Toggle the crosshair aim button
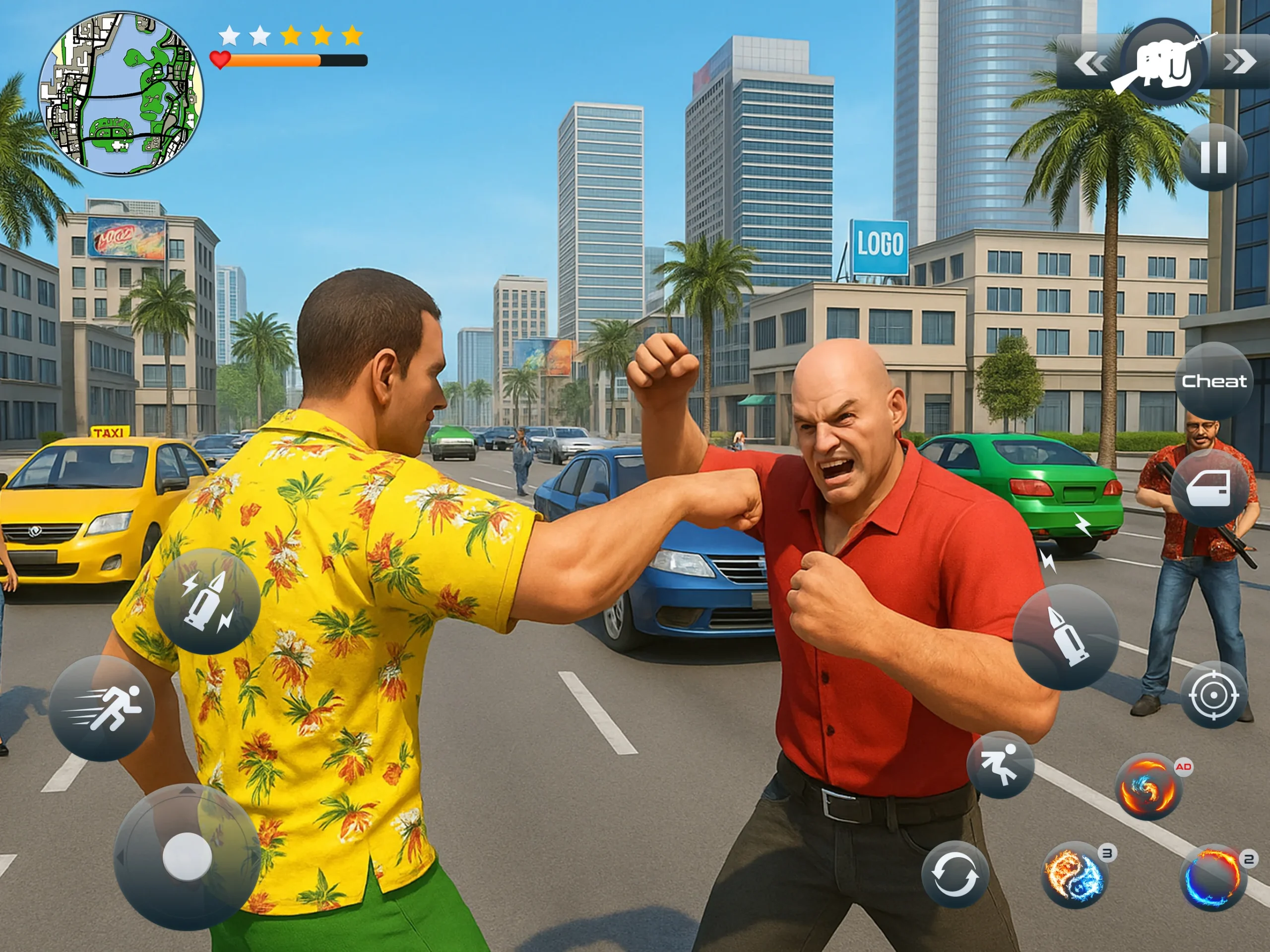 point(1213,696)
